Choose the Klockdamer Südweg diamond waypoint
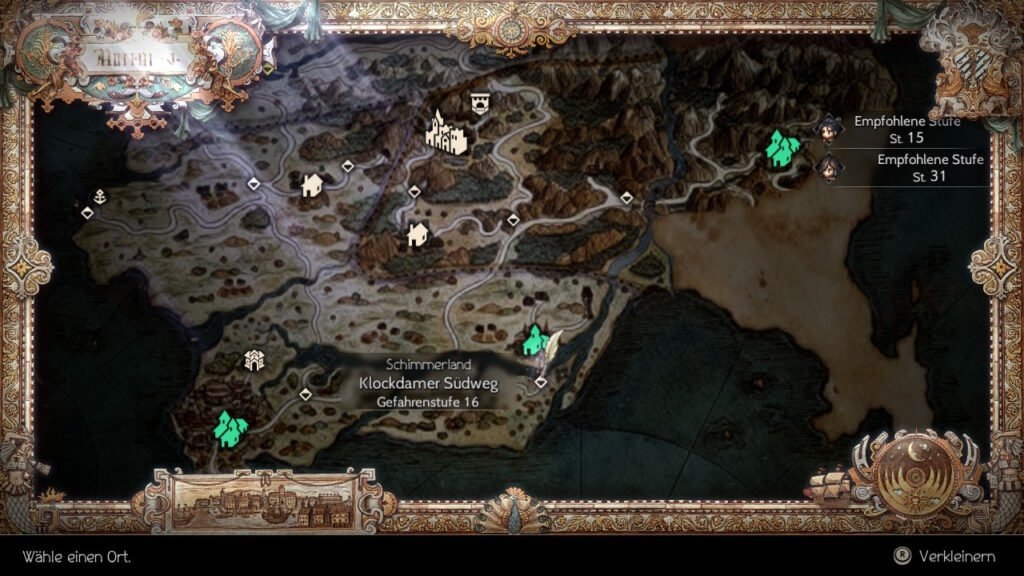 [540, 382]
